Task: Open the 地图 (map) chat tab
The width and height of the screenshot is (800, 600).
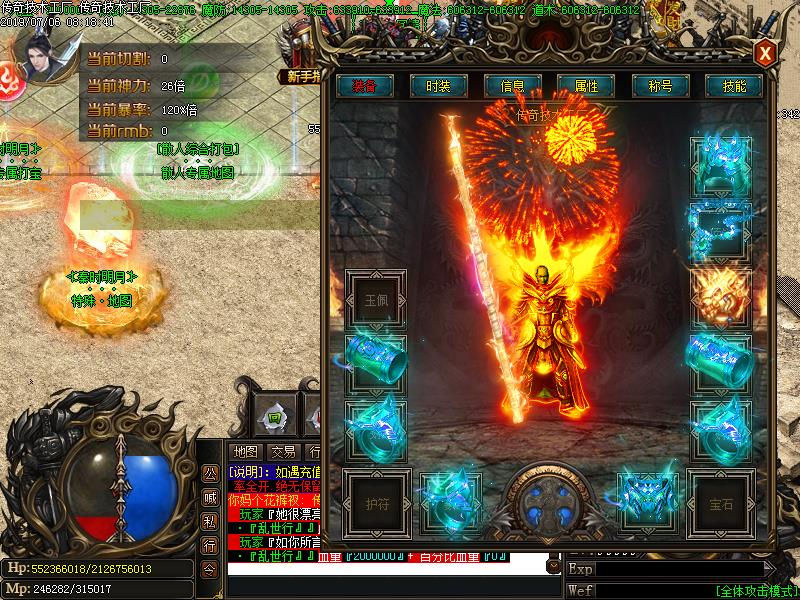Action: 246,452
